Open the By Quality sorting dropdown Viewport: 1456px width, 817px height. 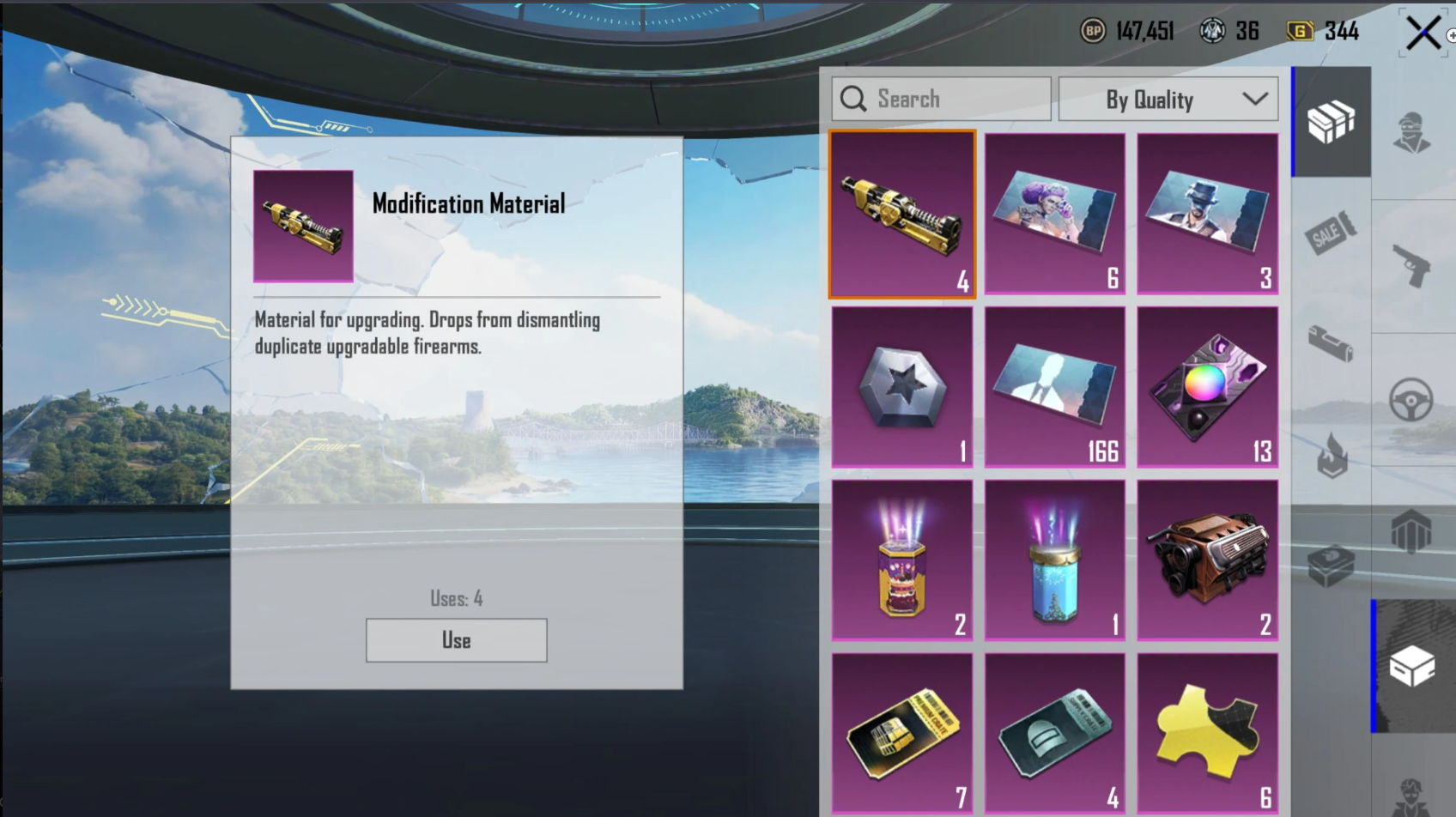click(x=1168, y=98)
